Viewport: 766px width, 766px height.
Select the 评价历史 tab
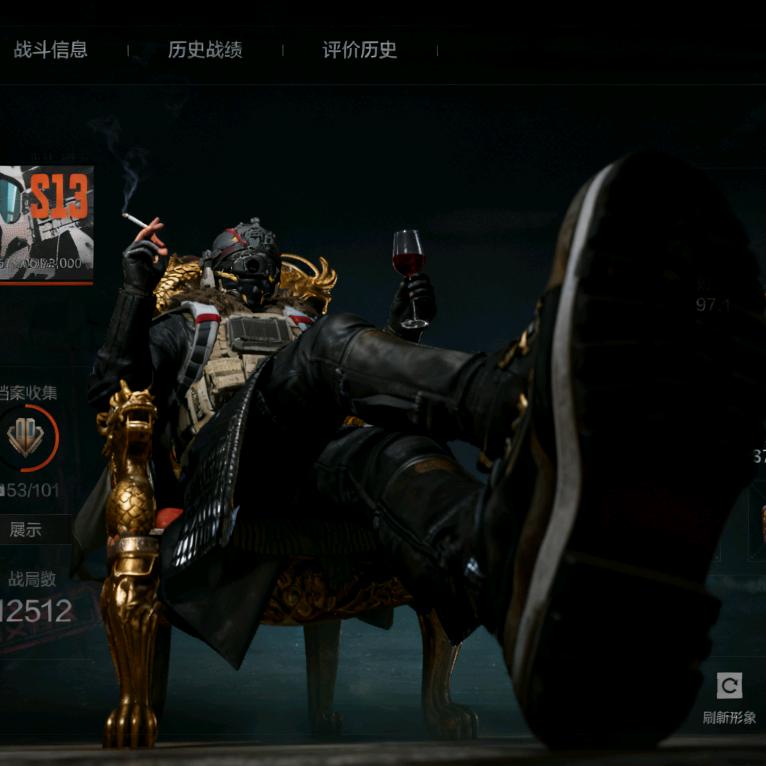point(360,50)
